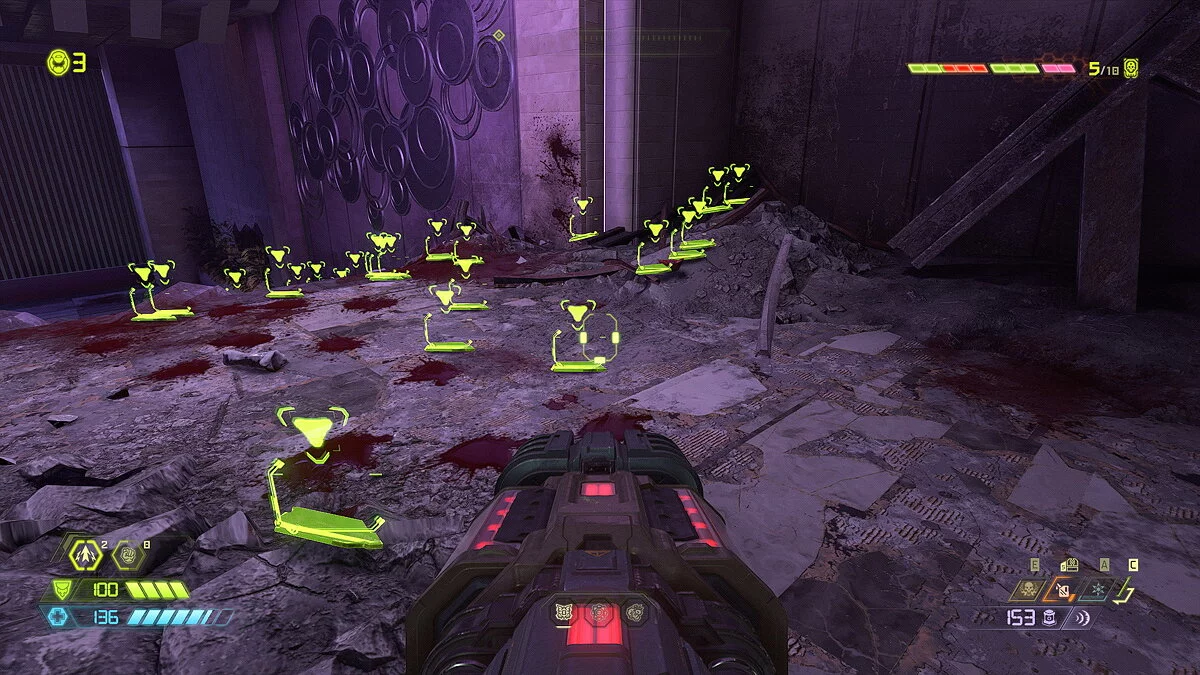
Task: Select the green chainsaw icon
Action: (x=1127, y=592)
